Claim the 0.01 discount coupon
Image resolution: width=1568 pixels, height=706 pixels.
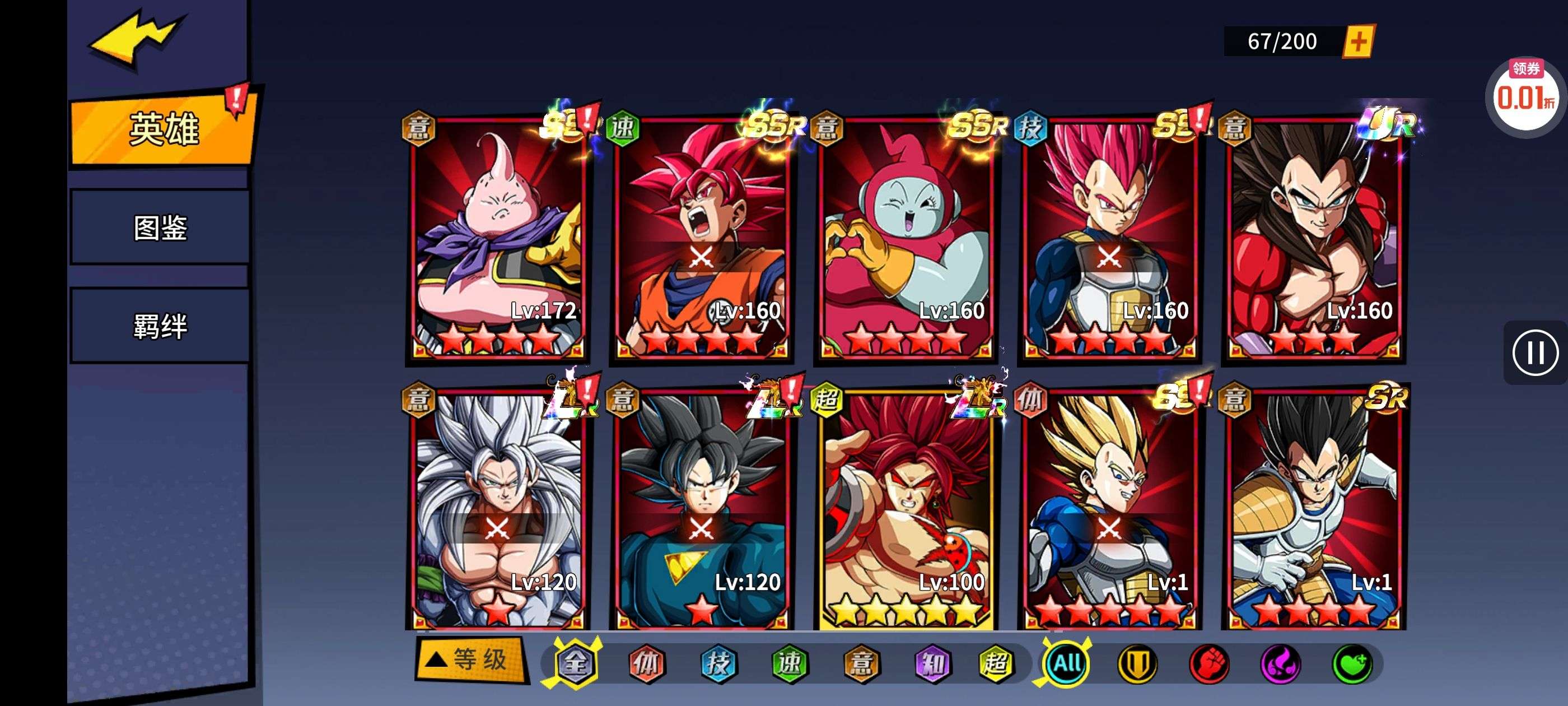click(1524, 96)
